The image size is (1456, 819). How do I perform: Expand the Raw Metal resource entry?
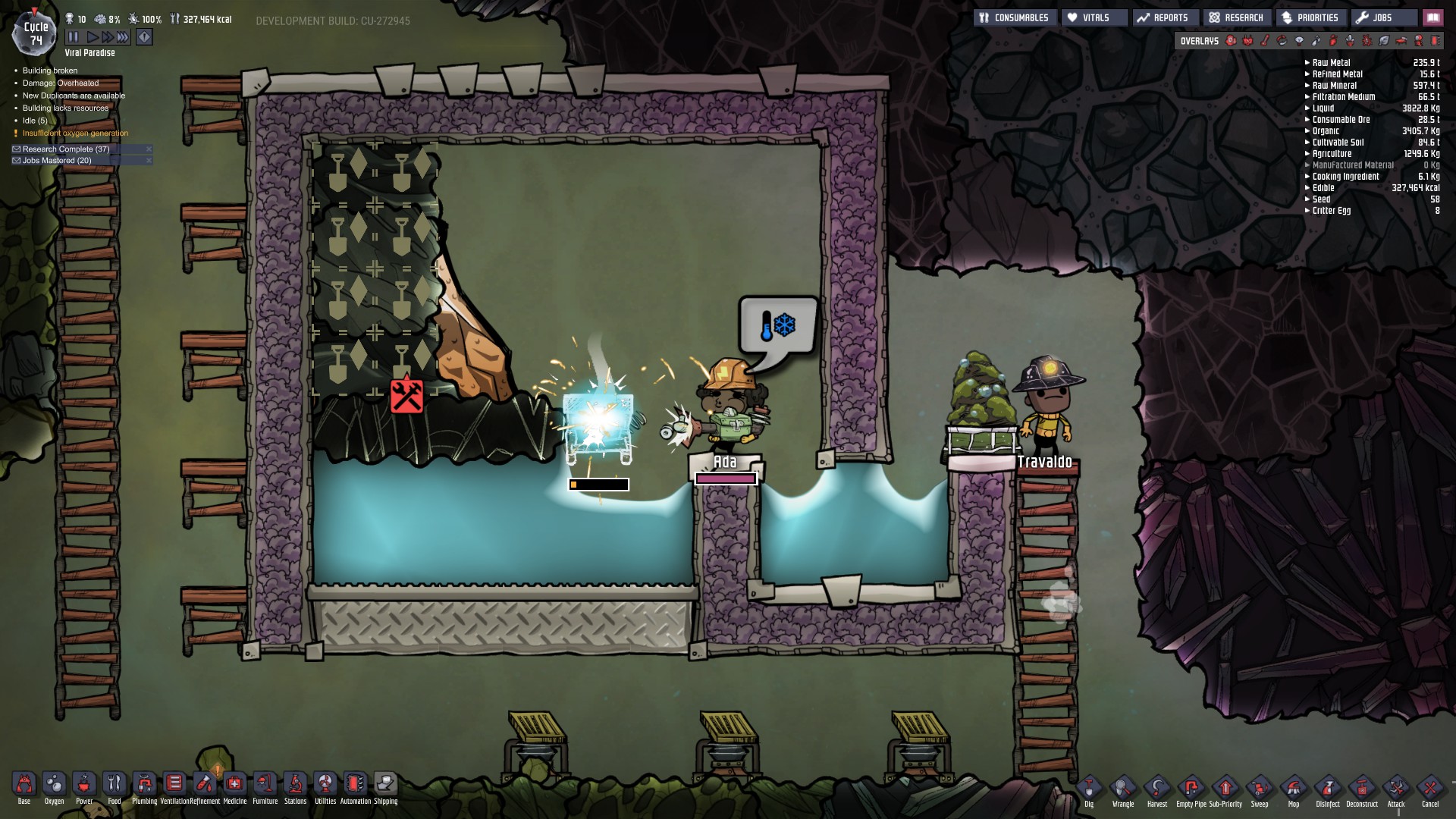1307,63
